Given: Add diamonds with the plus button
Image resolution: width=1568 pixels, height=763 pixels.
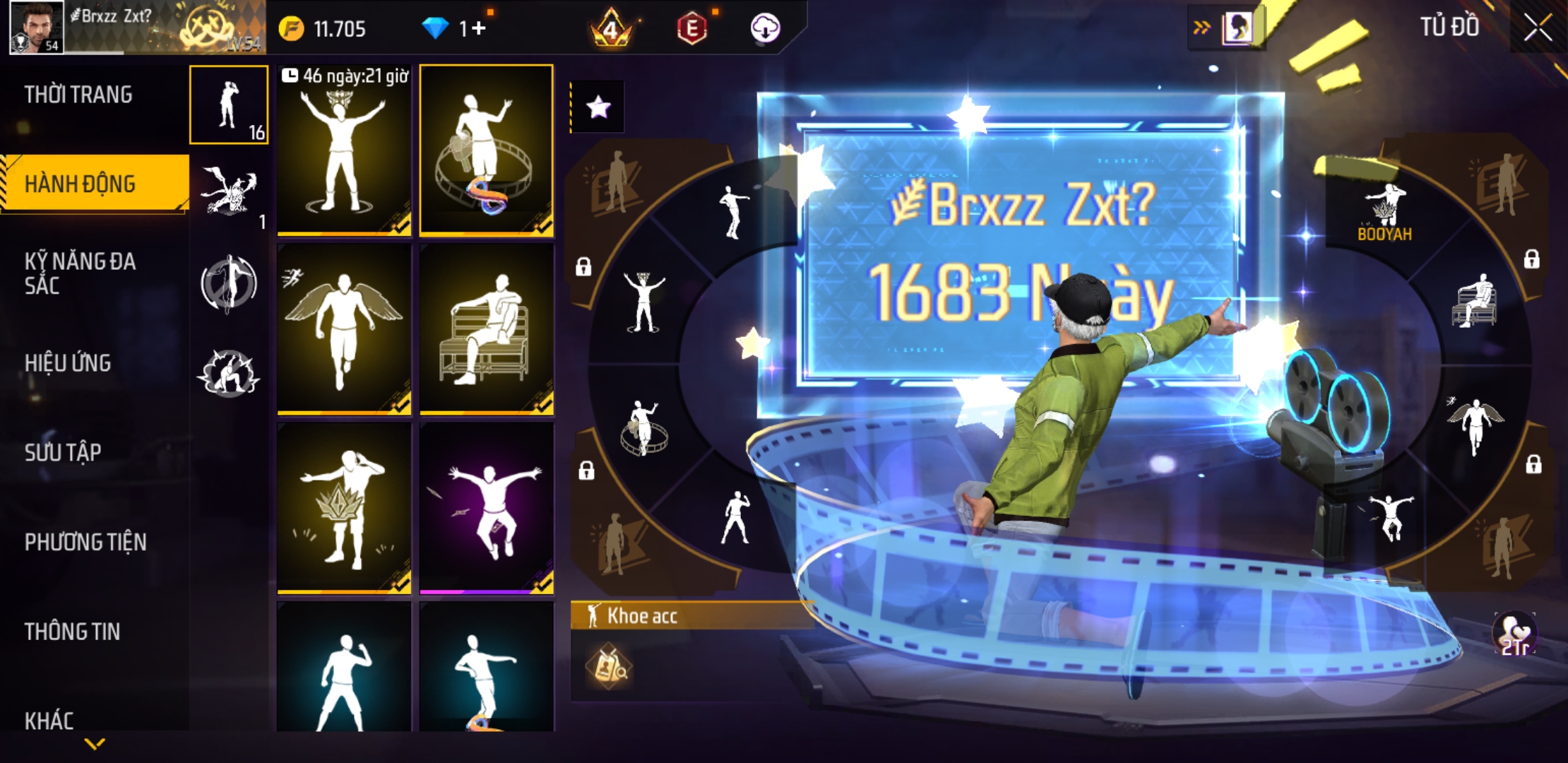Looking at the screenshot, I should pyautogui.click(x=478, y=29).
